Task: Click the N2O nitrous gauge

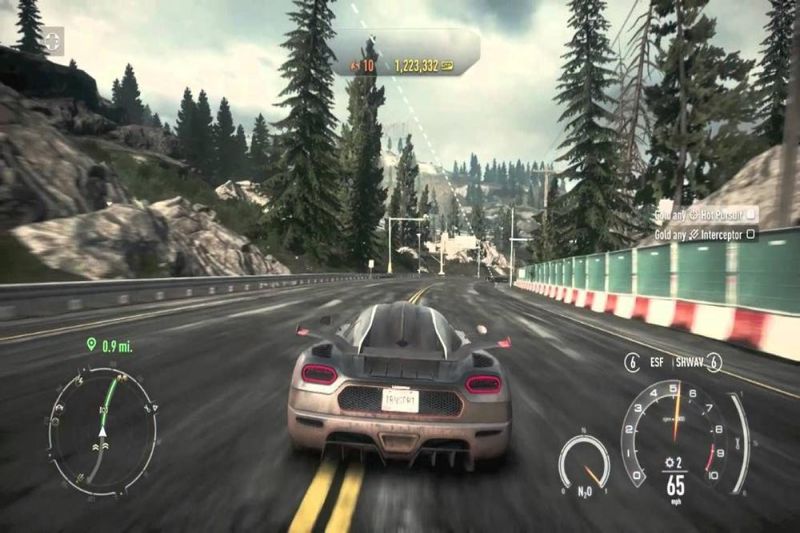Action: coord(583,460)
